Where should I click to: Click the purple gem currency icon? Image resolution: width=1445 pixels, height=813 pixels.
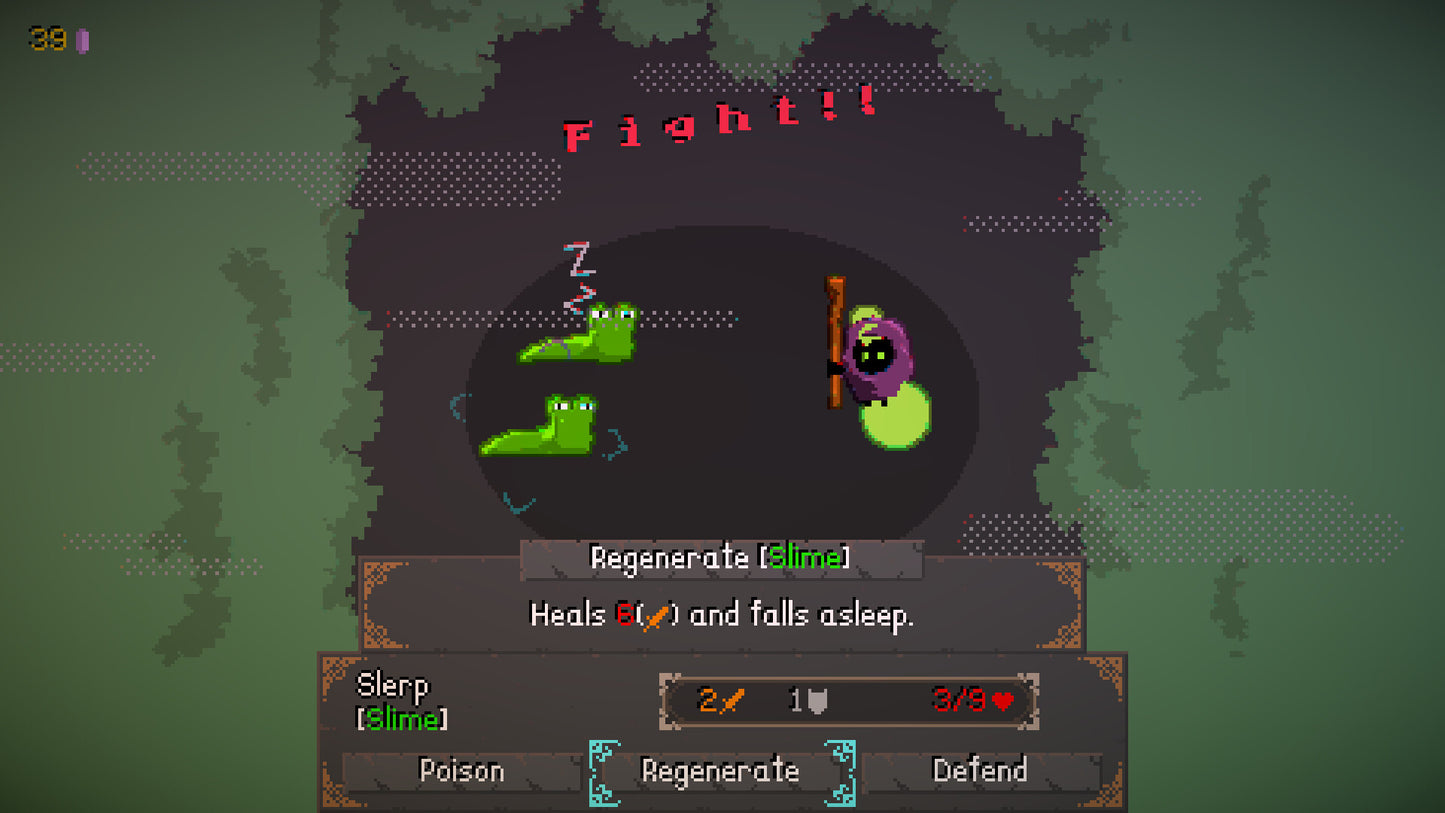point(82,40)
